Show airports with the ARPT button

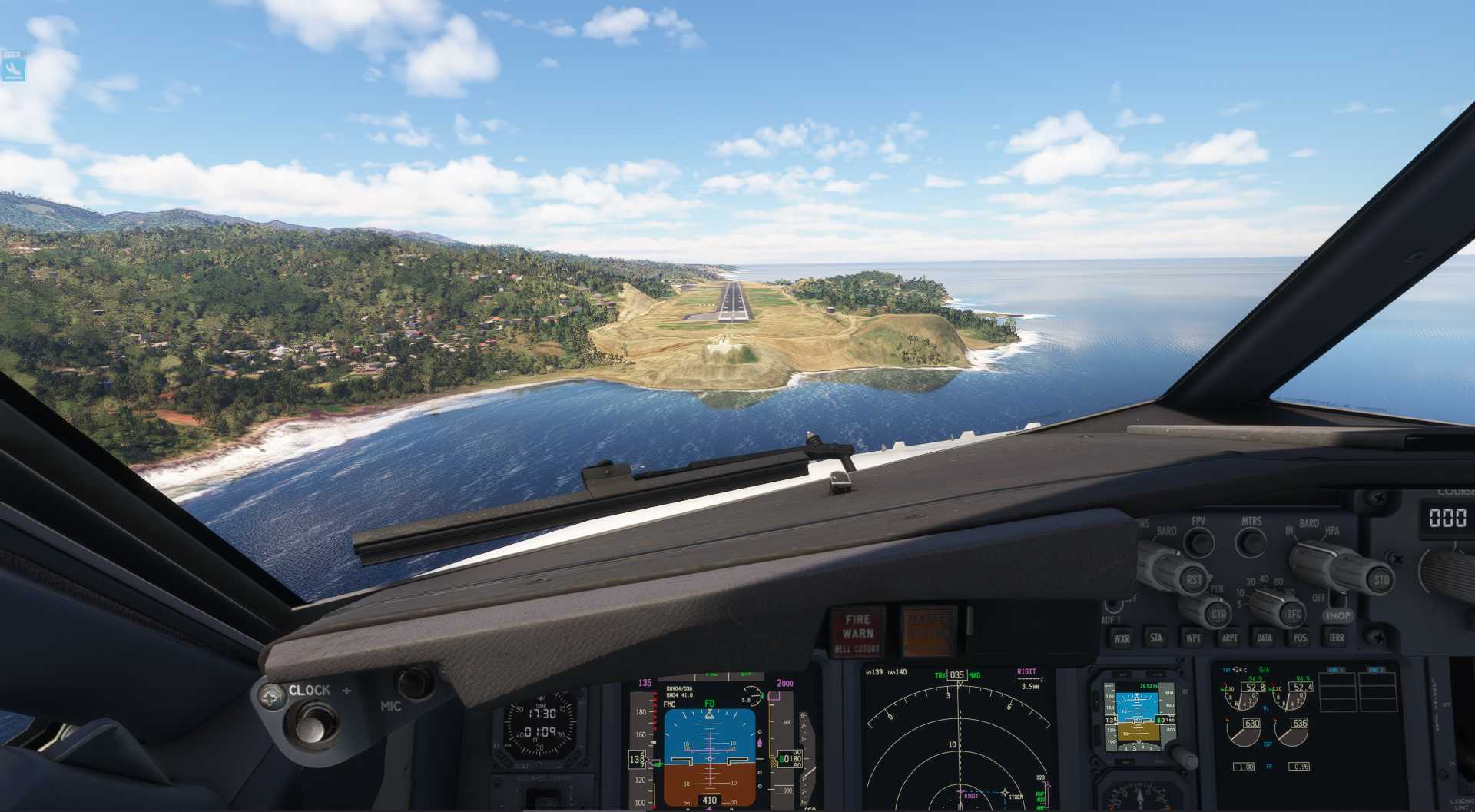coord(1230,638)
